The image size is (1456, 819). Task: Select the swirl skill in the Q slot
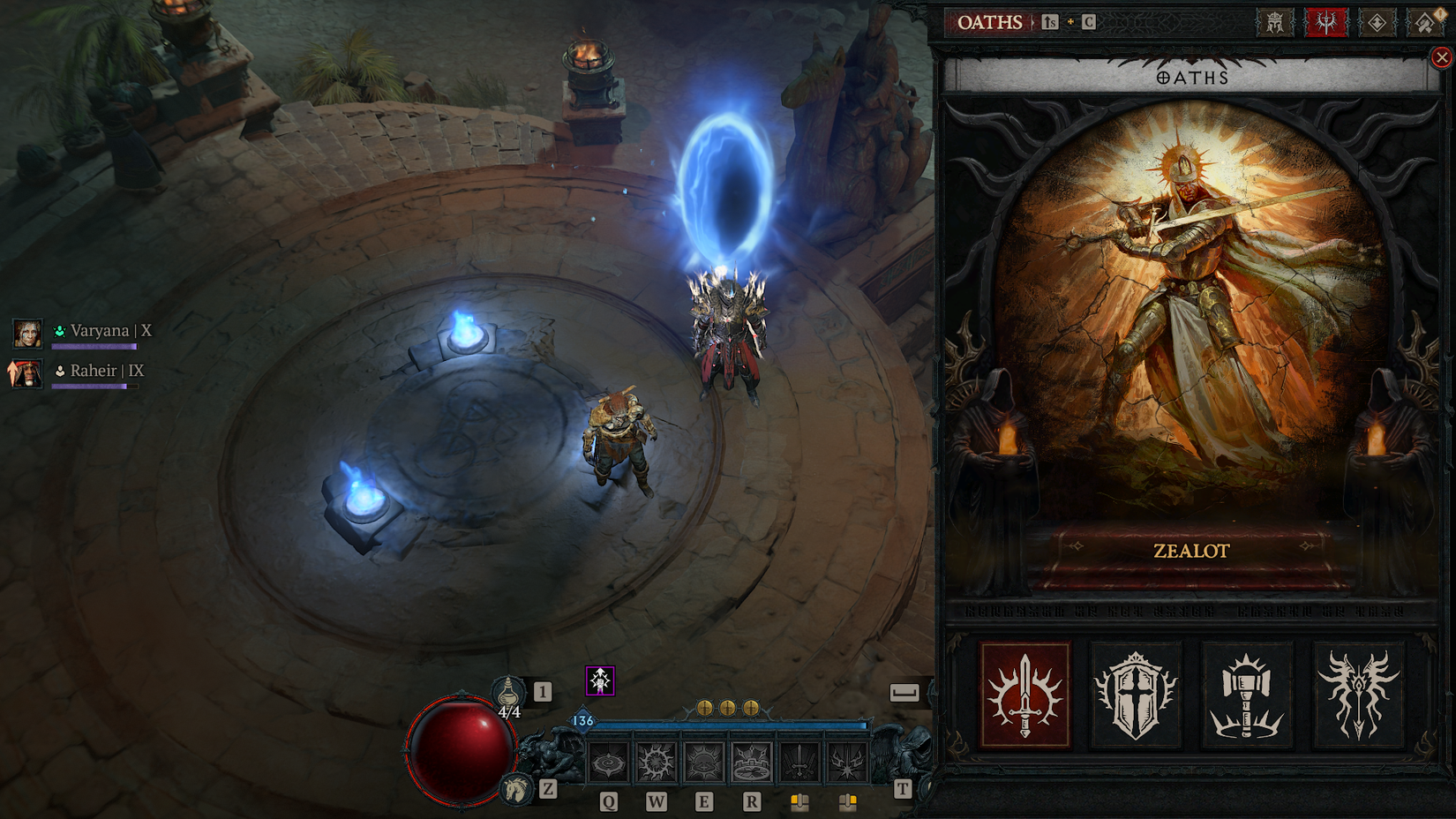608,762
